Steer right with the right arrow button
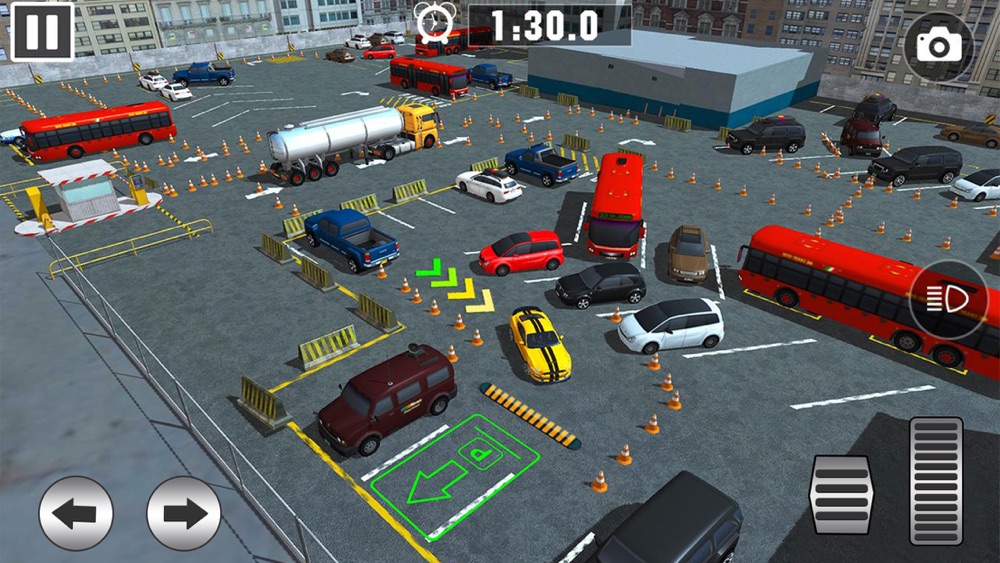Screen dimensions: 1000x563 click(x=184, y=513)
